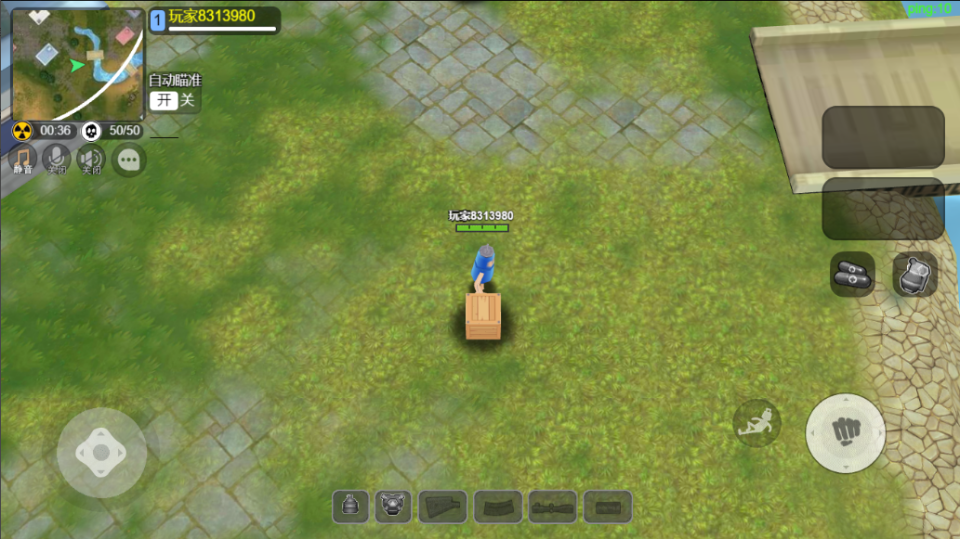Mute music with the 静音 note icon
The width and height of the screenshot is (960, 539).
[22, 159]
